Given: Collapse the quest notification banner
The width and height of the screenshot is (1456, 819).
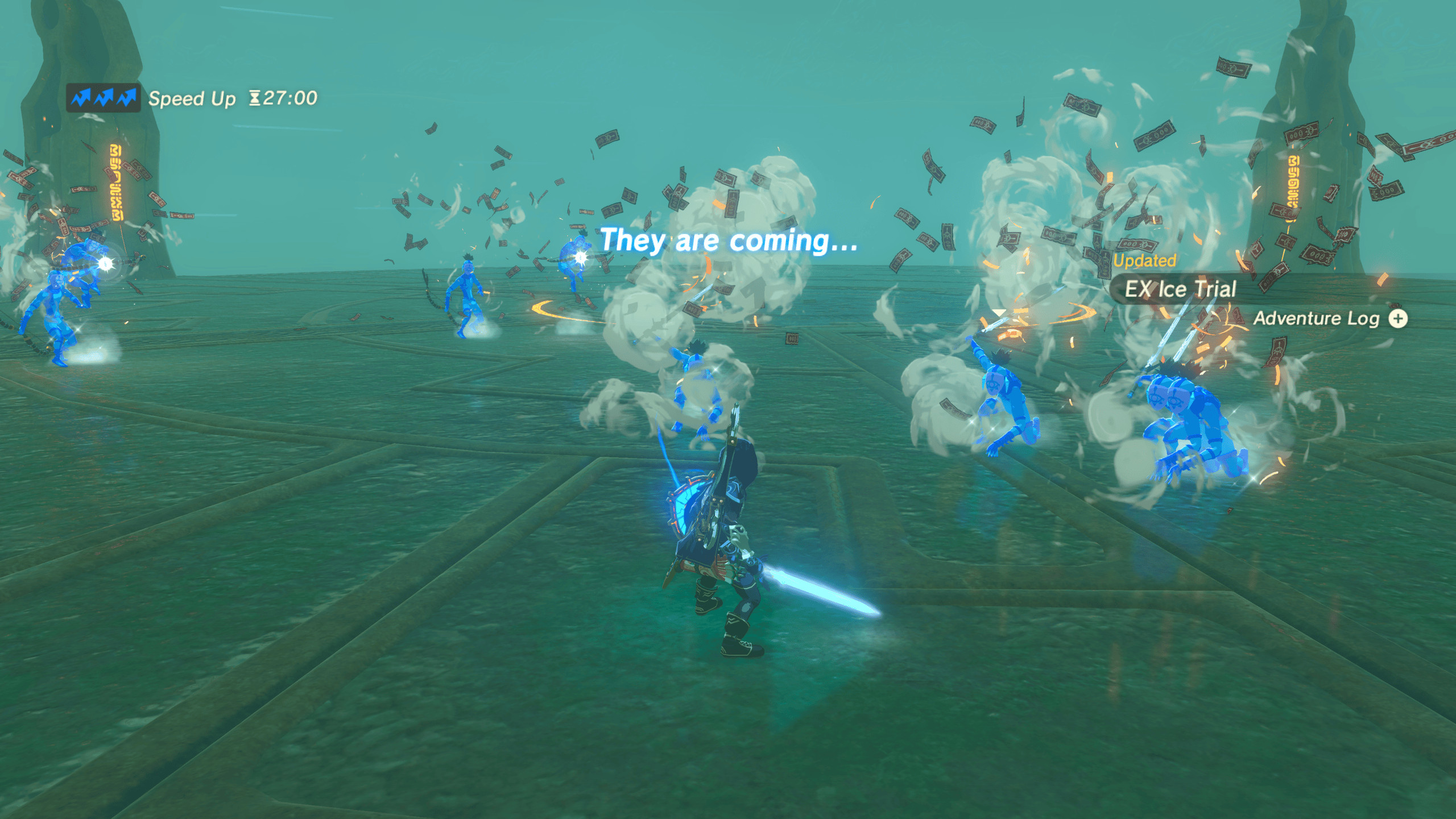Looking at the screenshot, I should click(1181, 289).
